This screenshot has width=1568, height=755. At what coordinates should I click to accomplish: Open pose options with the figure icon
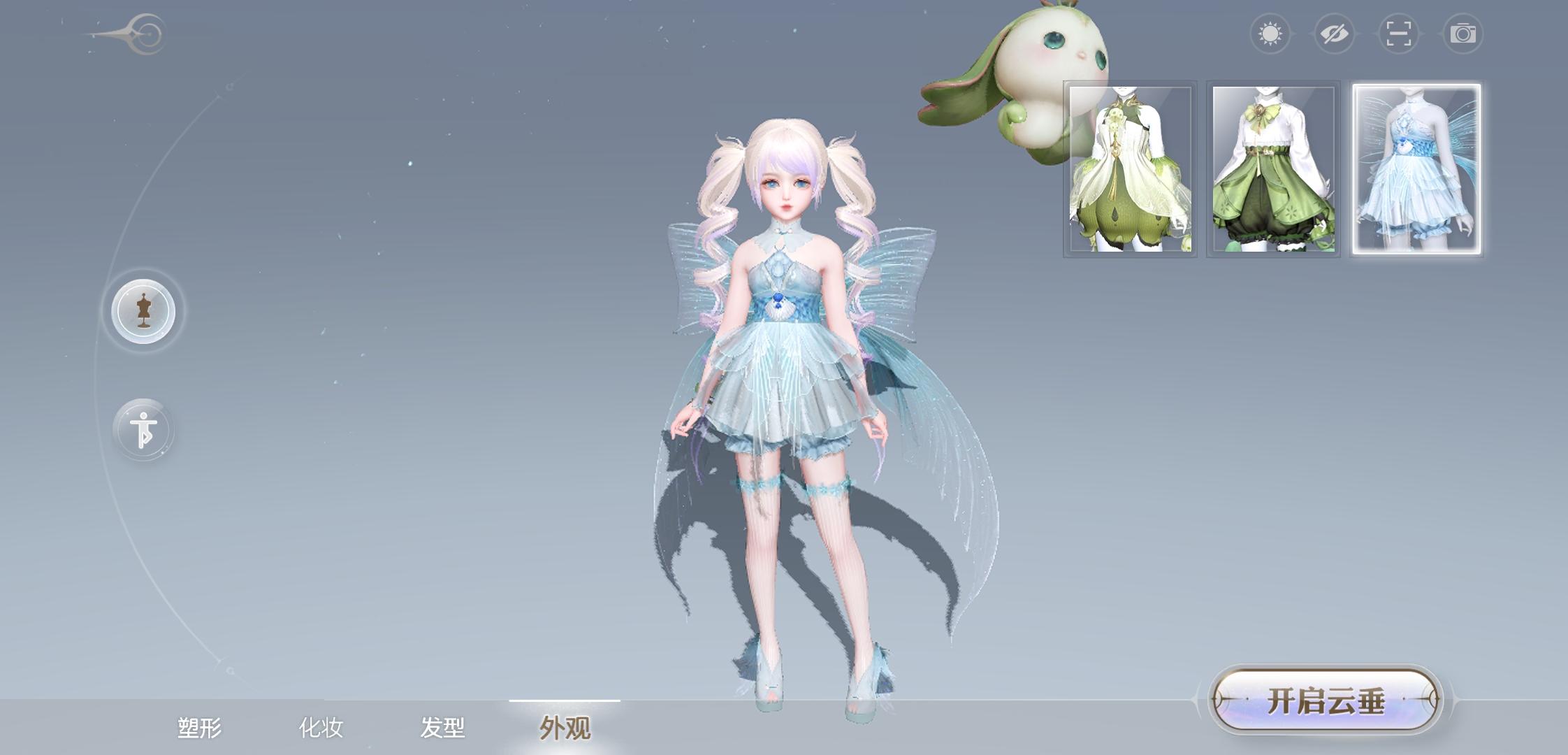pyautogui.click(x=143, y=429)
